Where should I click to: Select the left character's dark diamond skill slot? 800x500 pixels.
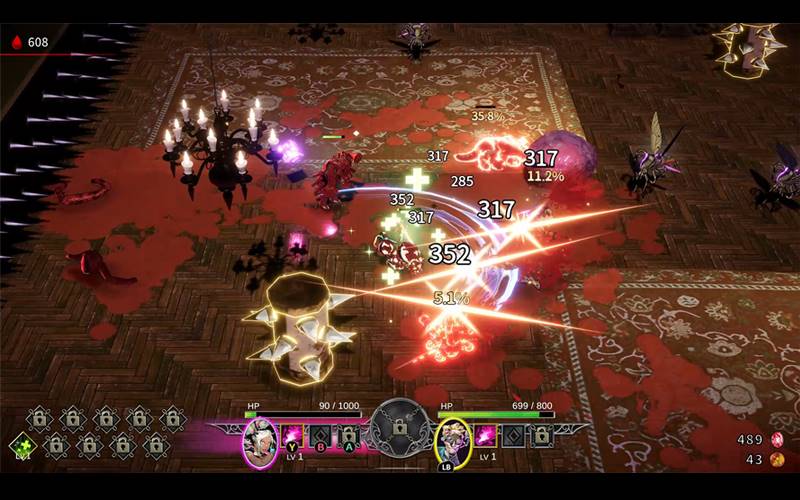[x=320, y=436]
